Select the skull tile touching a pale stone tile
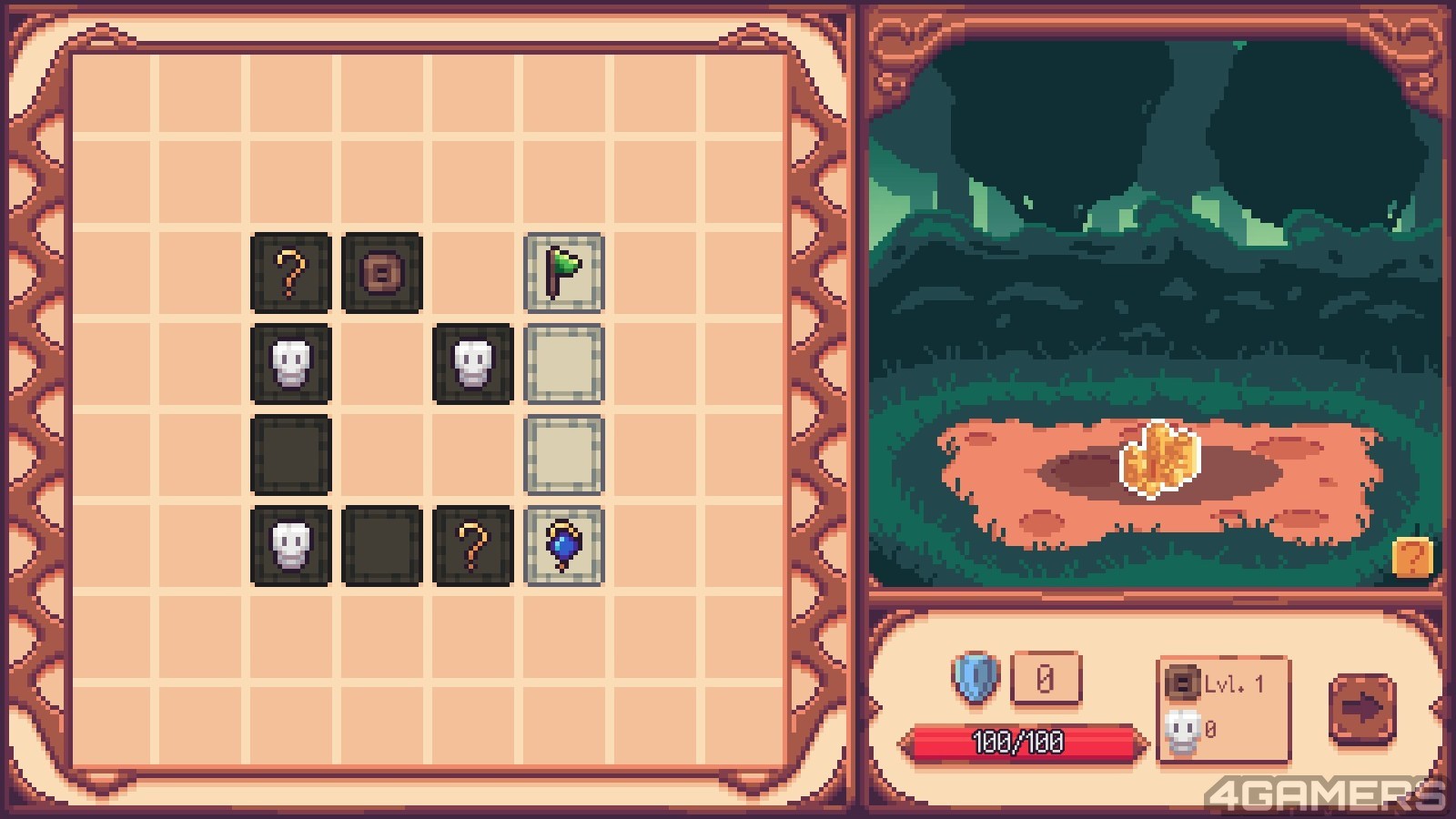1456x819 pixels. (473, 363)
